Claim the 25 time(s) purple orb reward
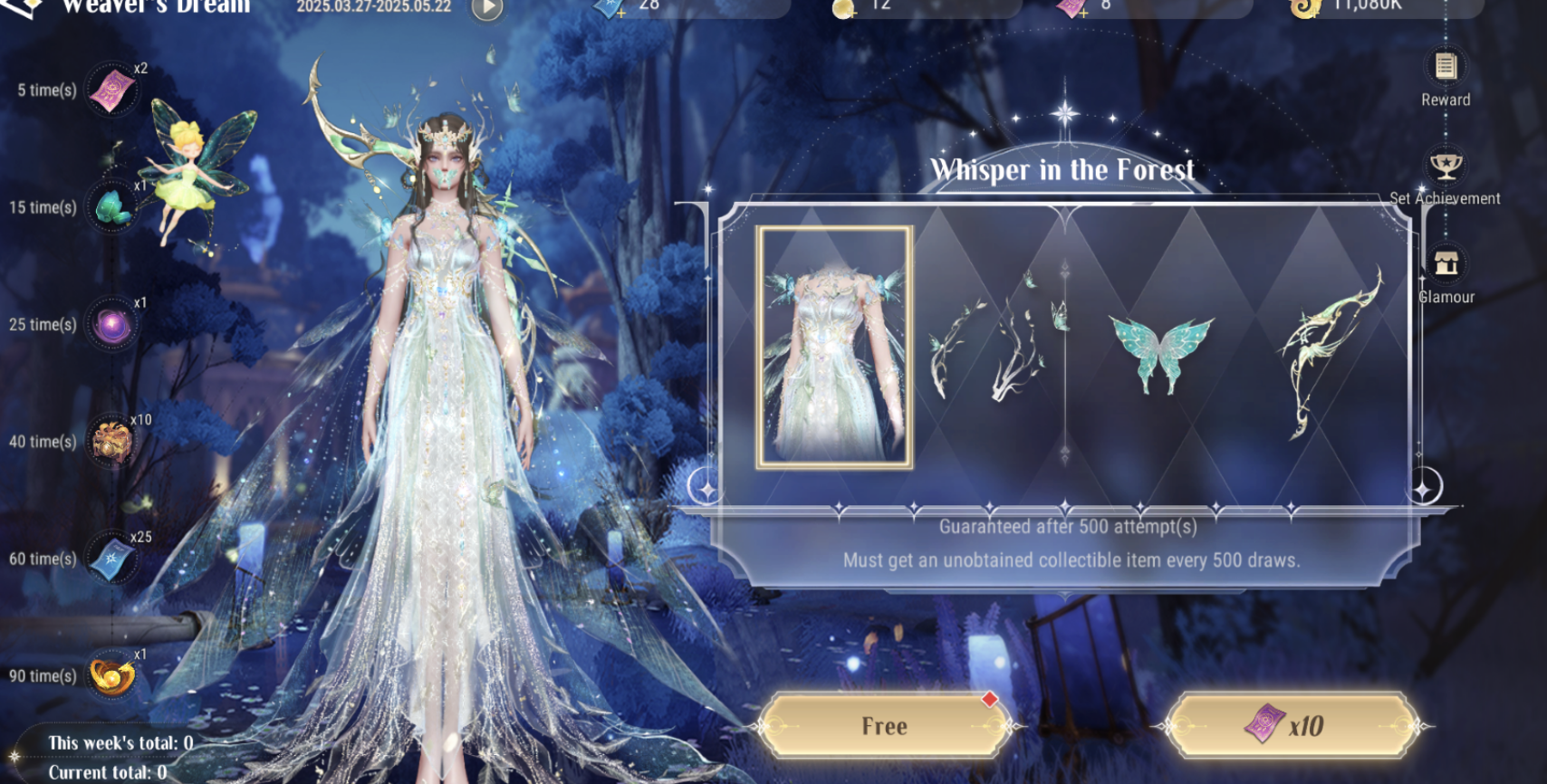Viewport: 1547px width, 784px height. pos(113,325)
